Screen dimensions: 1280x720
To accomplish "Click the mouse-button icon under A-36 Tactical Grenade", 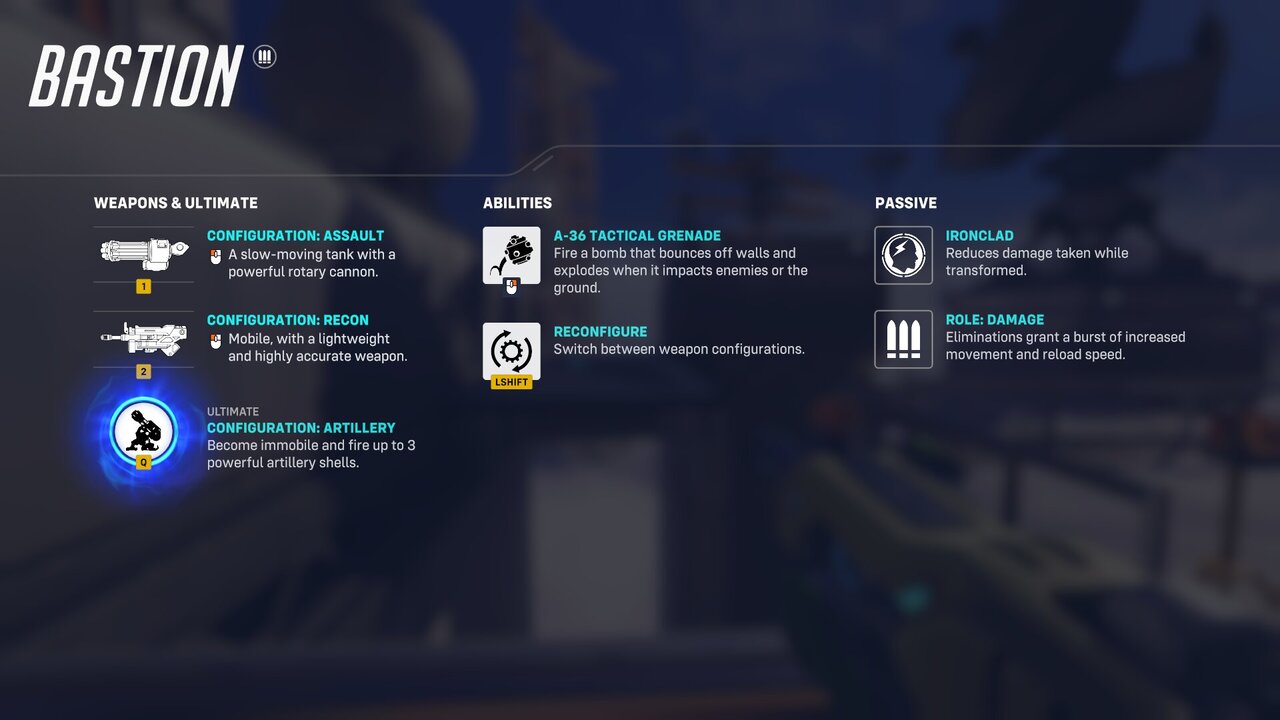I will pyautogui.click(x=511, y=284).
